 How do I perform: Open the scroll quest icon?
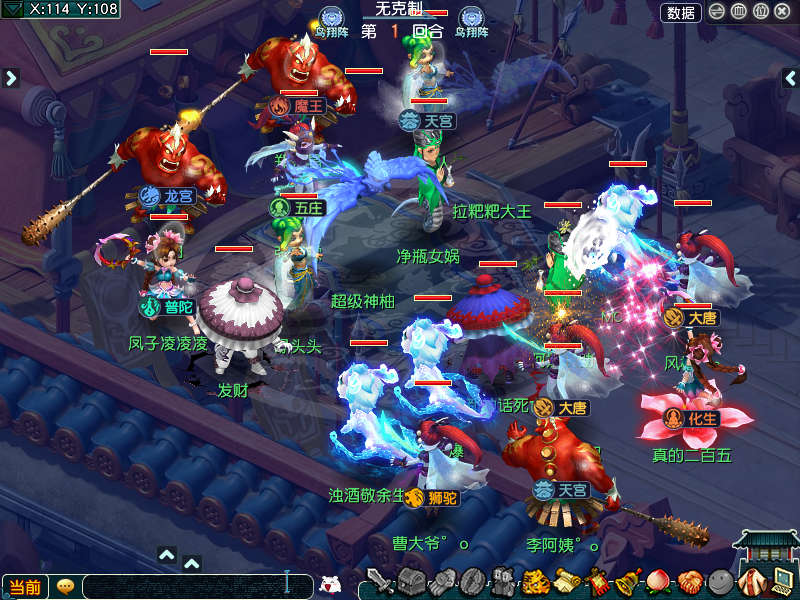click(x=567, y=581)
